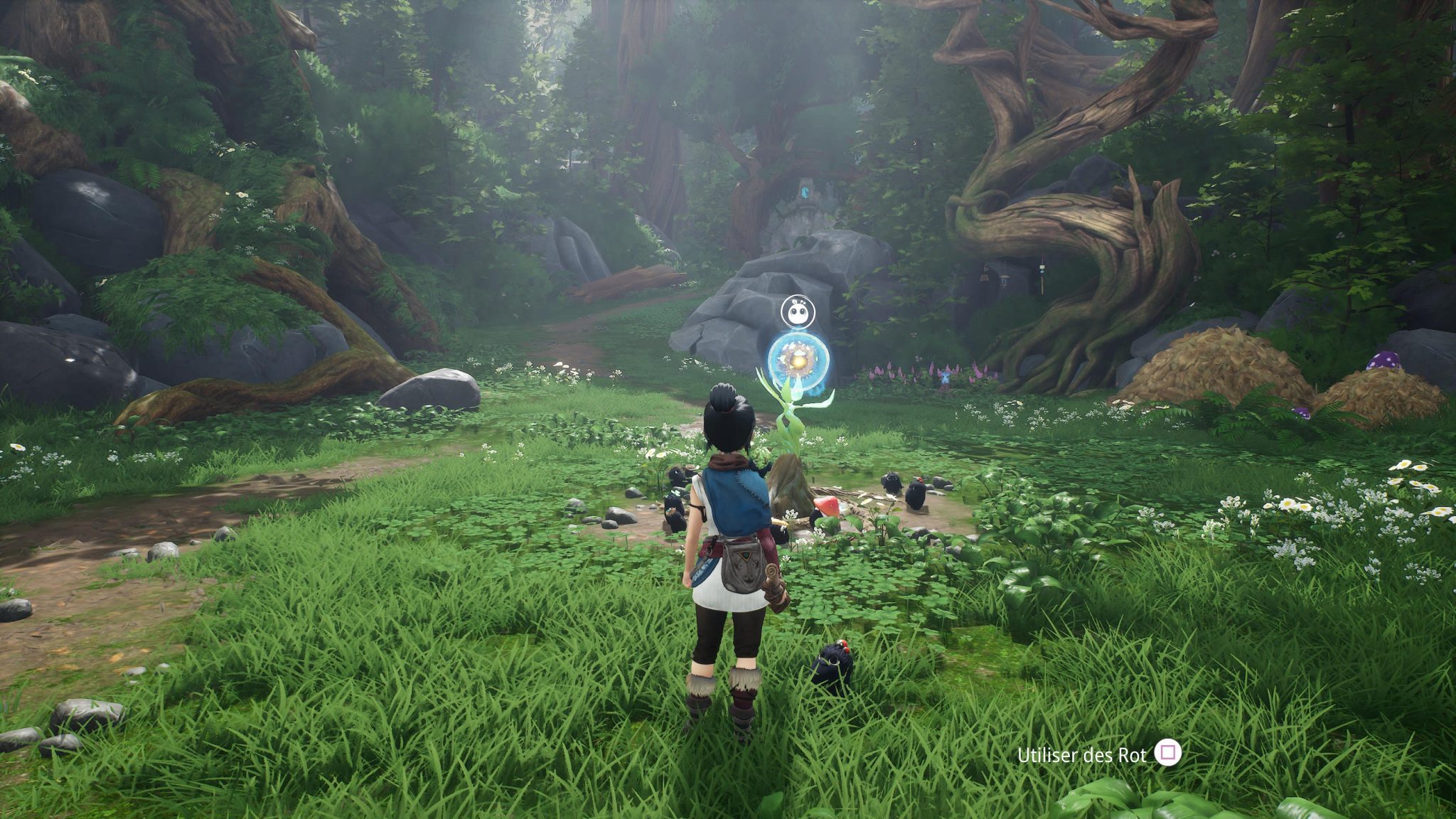This screenshot has width=1456, height=819.
Task: Click the antenna sprouts on the Rot indicator
Action: tap(798, 301)
